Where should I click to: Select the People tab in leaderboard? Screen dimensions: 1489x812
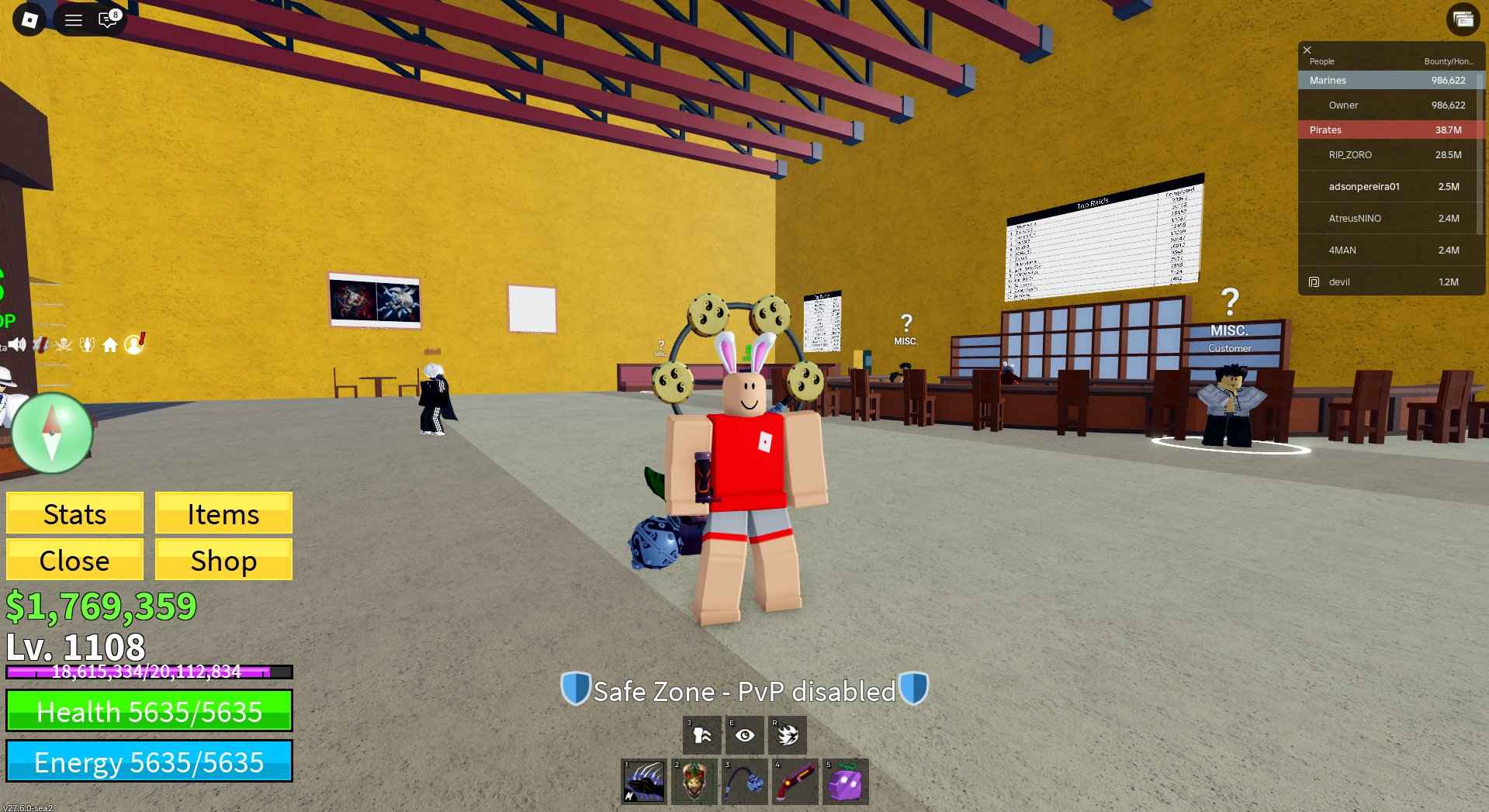click(x=1321, y=60)
